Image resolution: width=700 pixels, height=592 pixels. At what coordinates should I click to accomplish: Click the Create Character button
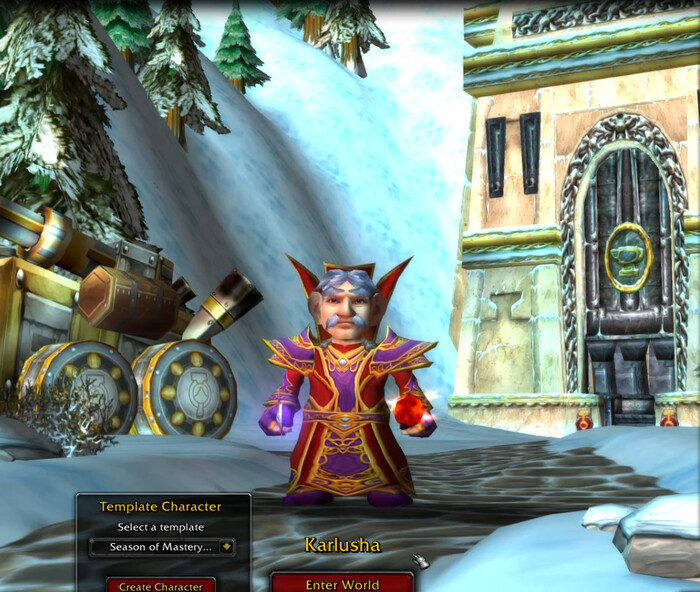coord(161,586)
